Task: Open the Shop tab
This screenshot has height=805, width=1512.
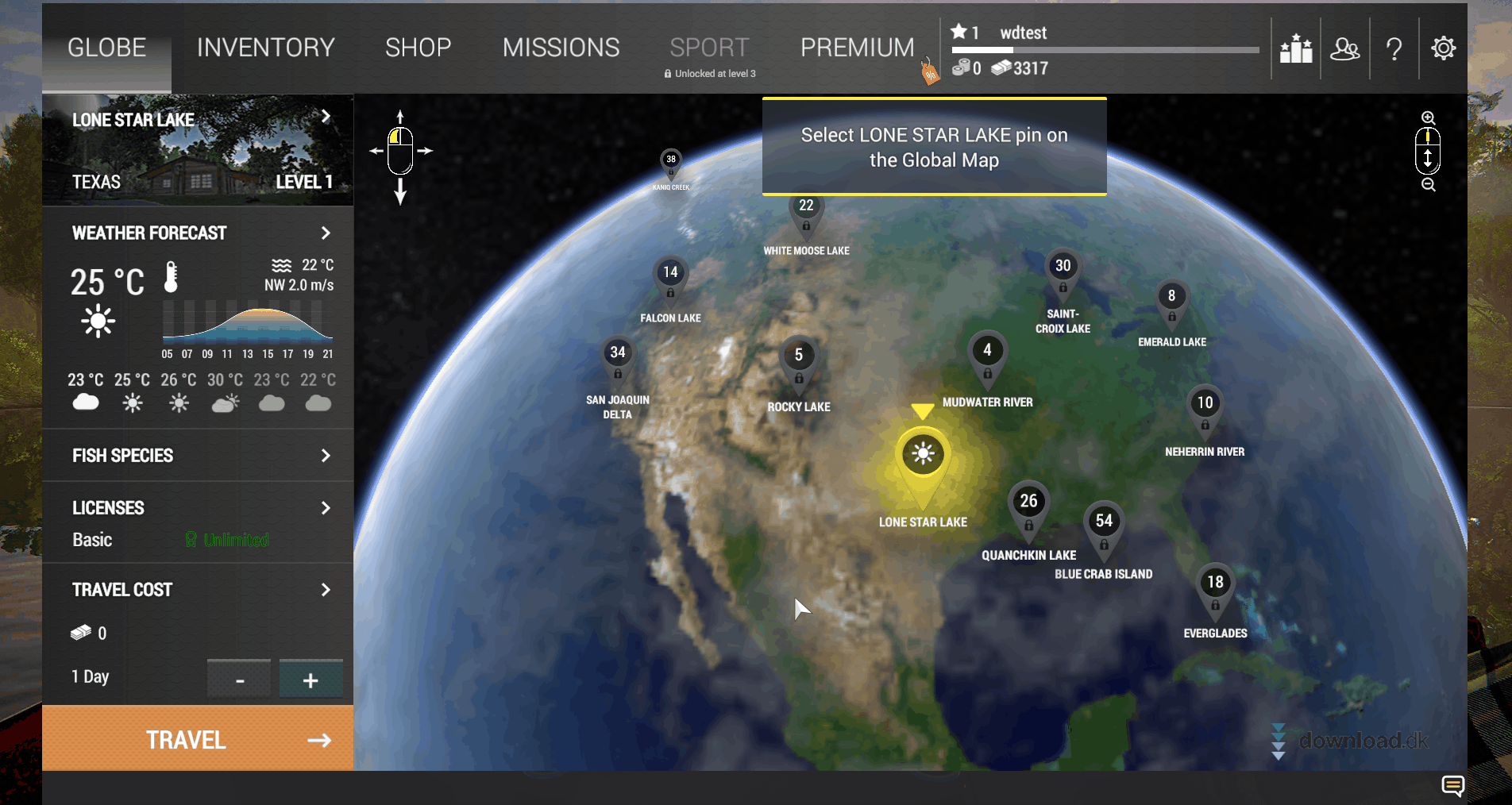Action: [x=418, y=48]
